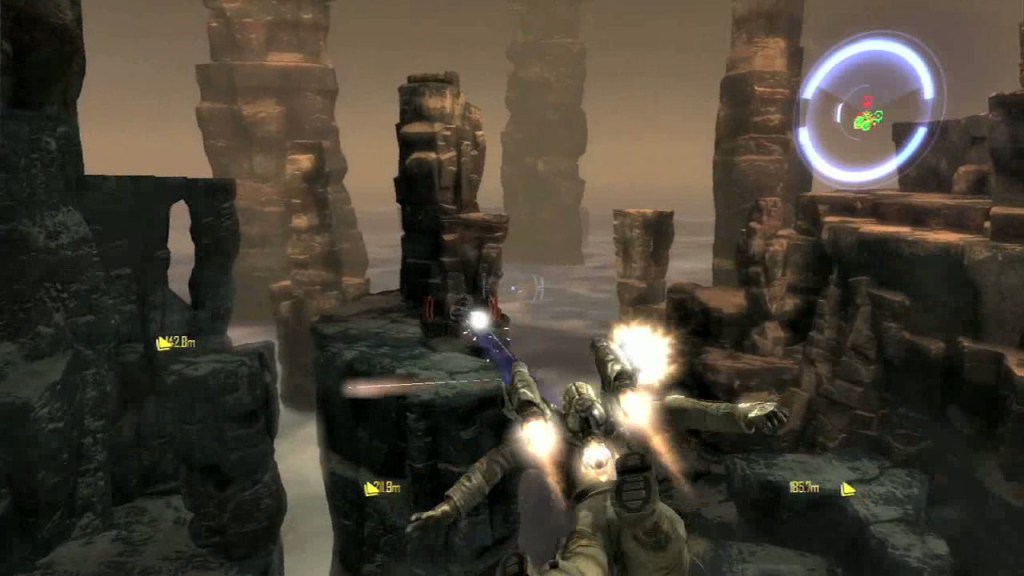Click the circular radar display
Screen dimensions: 1024x576
869,110
